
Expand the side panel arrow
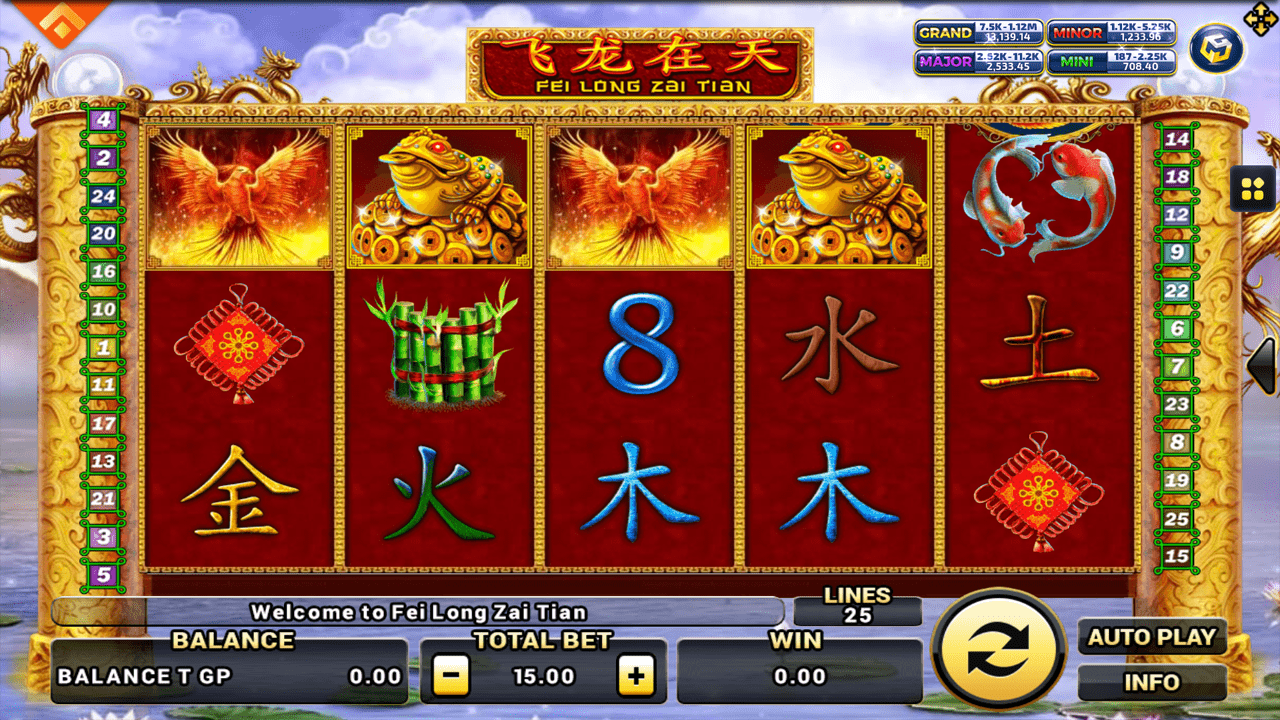1264,365
